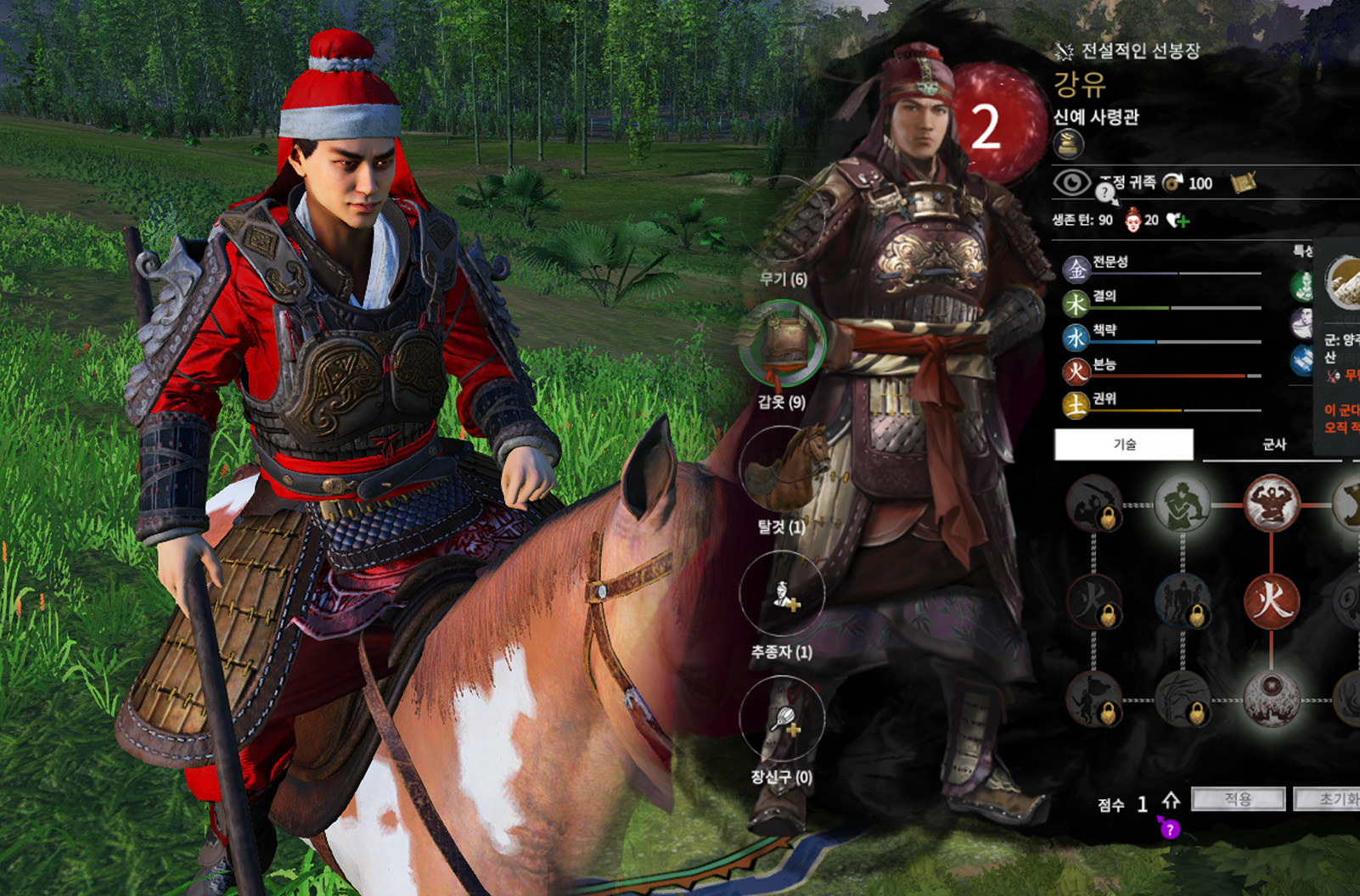Select the 金 전문성 attribute
This screenshot has height=896, width=1360.
1076,269
